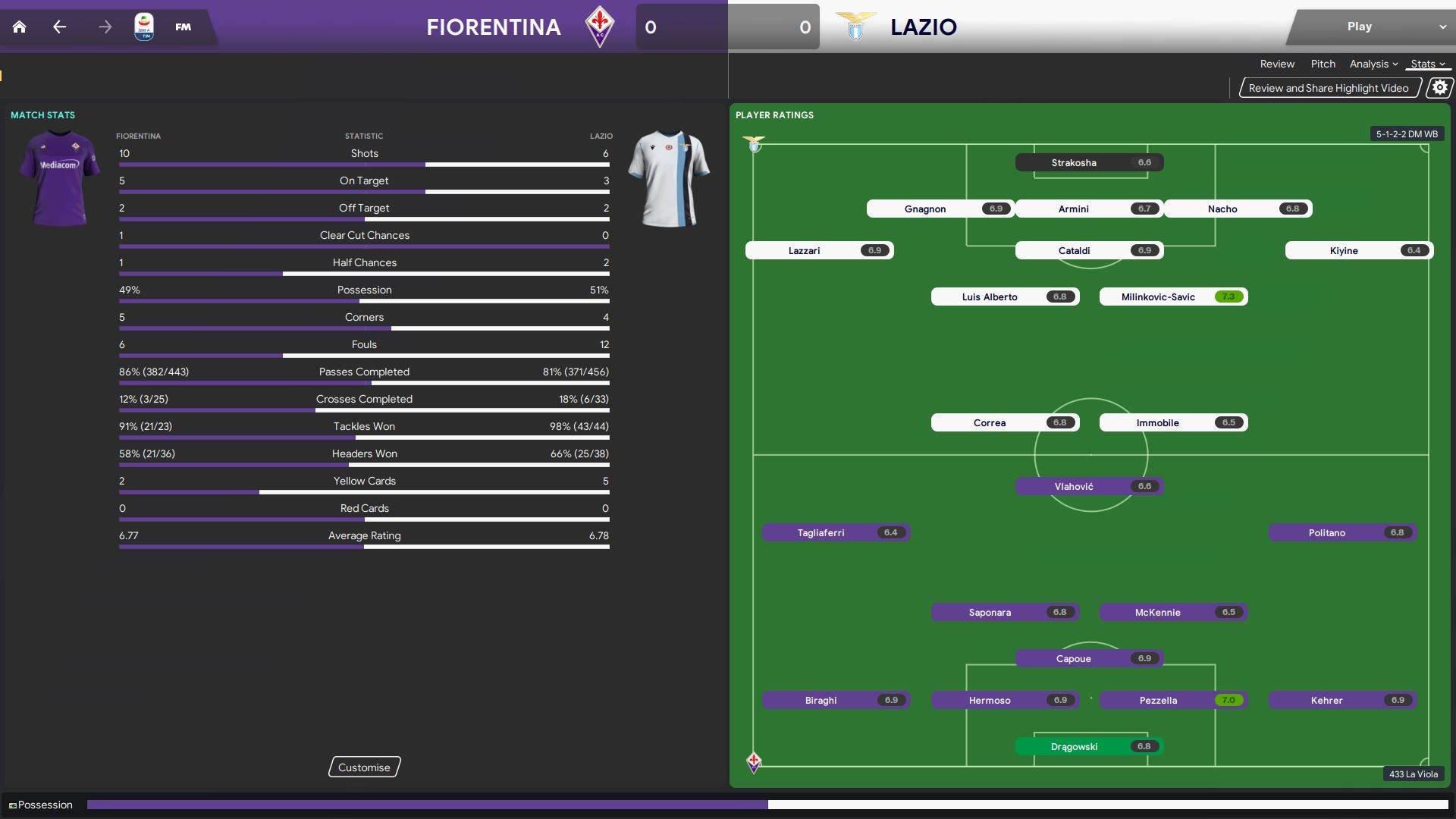Switch to the Review tab
Image resolution: width=1456 pixels, height=819 pixels.
[1277, 64]
